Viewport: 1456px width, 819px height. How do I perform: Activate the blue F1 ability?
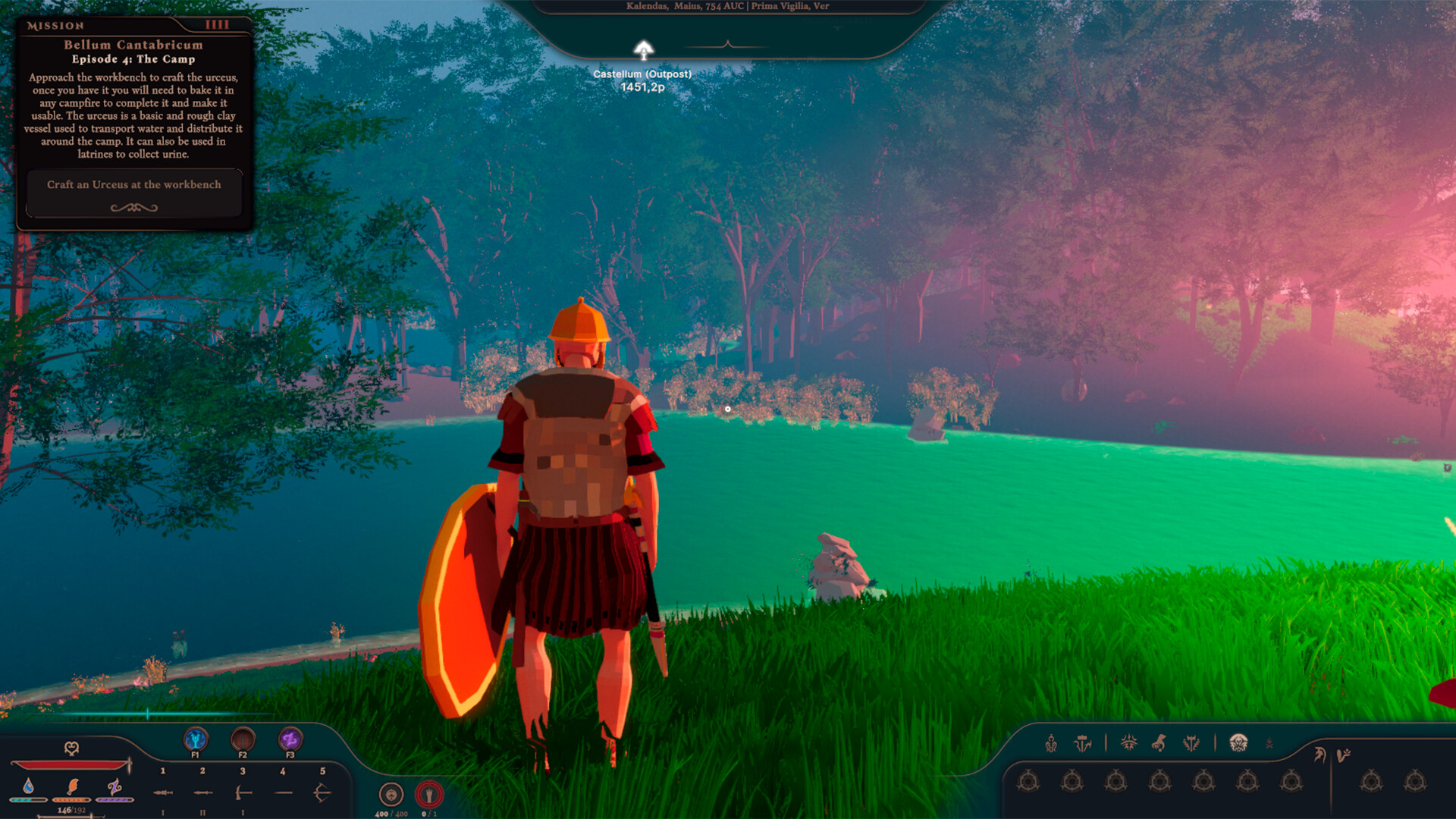coord(196,739)
